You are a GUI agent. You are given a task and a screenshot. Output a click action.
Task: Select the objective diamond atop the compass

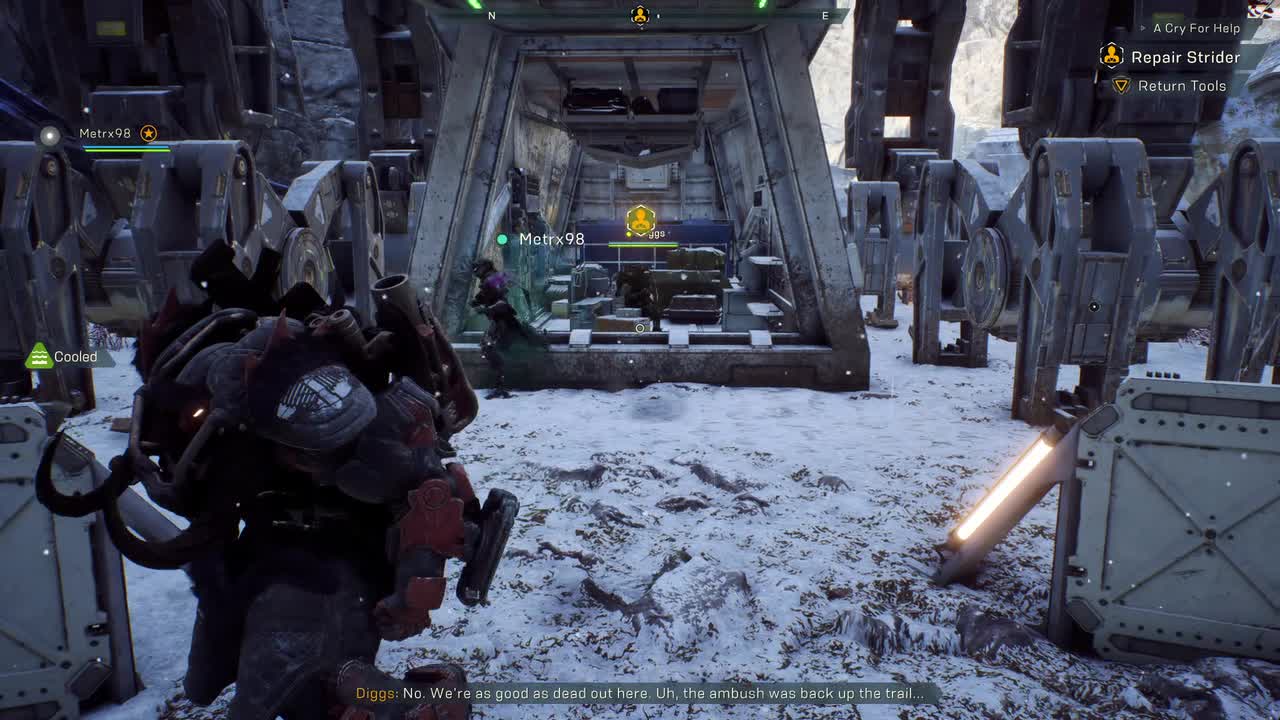point(640,15)
